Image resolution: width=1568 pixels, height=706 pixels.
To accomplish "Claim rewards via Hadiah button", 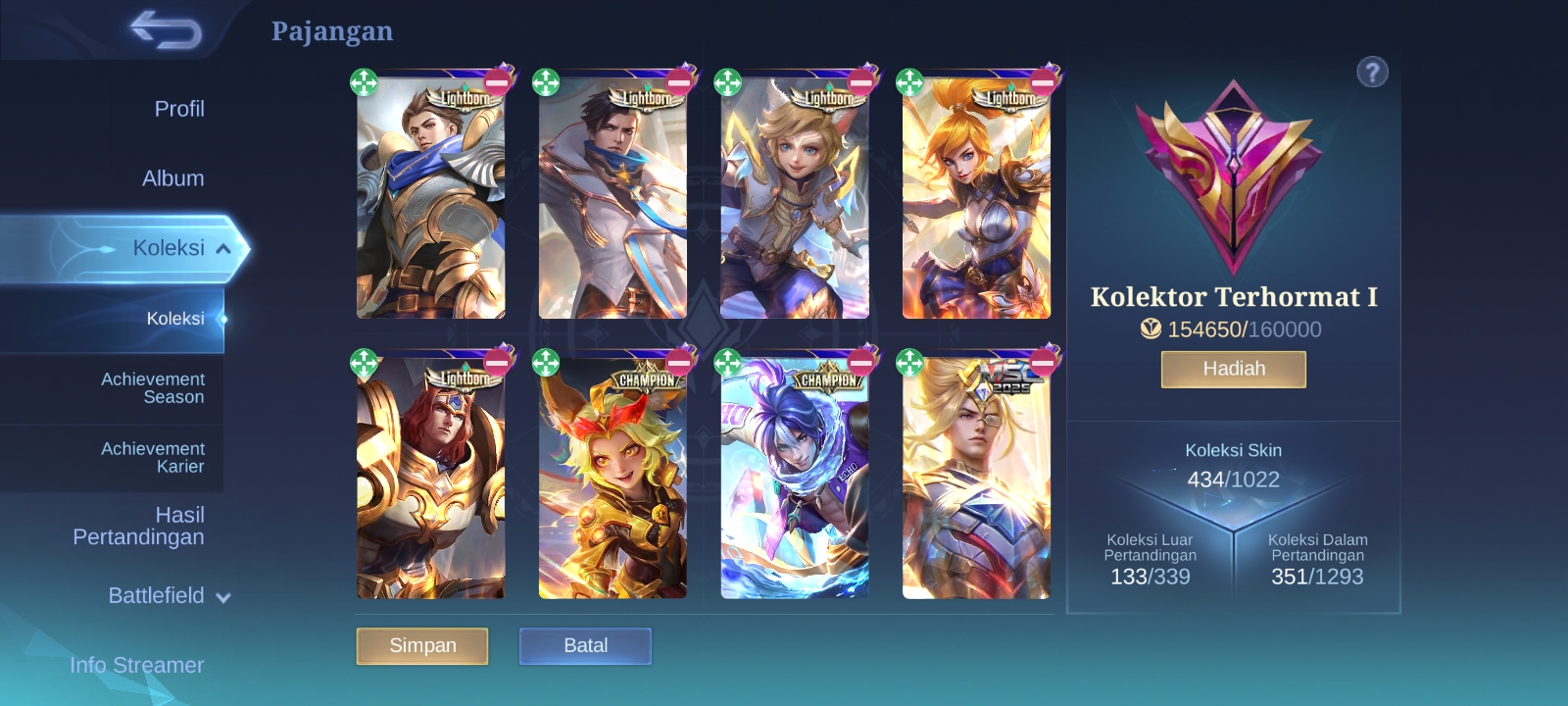I will (x=1233, y=370).
